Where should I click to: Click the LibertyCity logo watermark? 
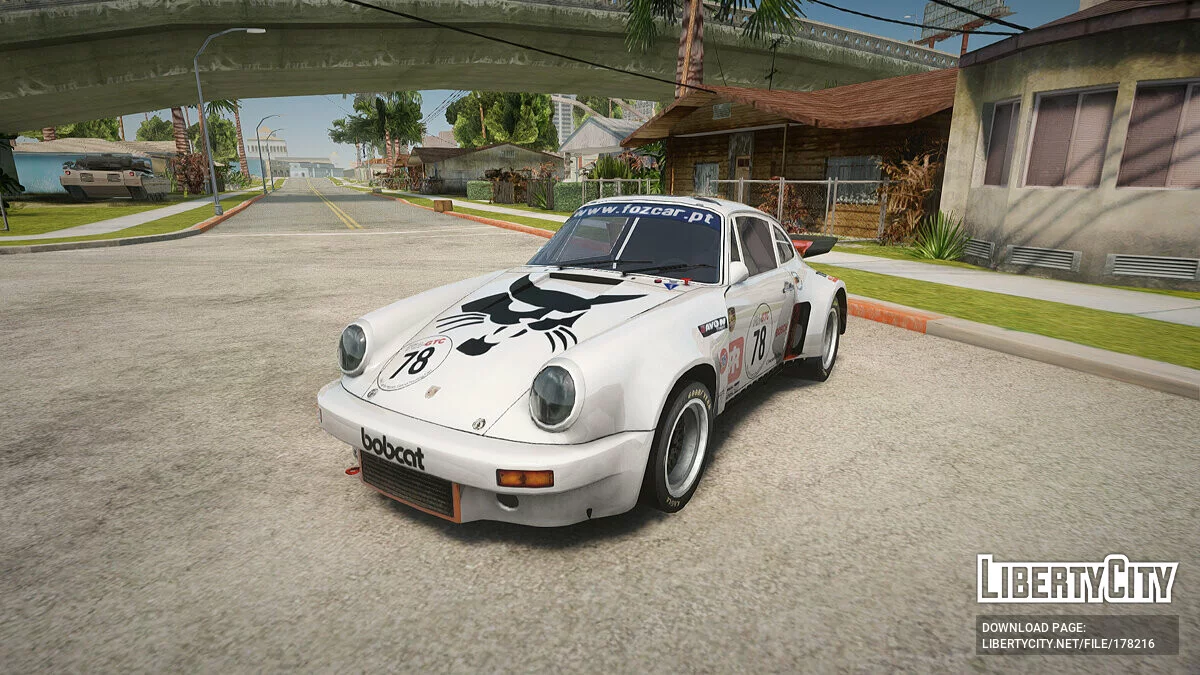[1077, 579]
